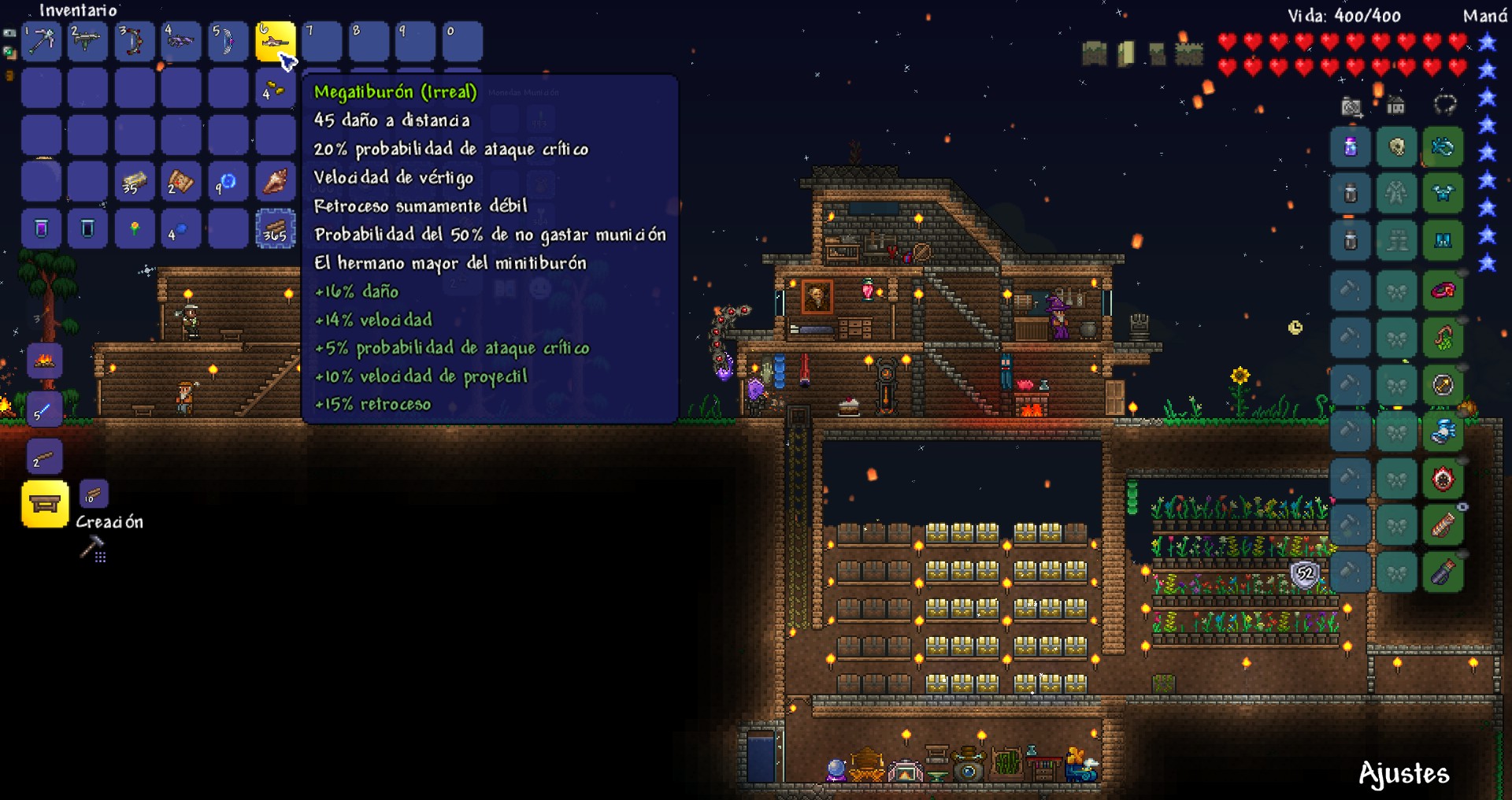The height and width of the screenshot is (800, 1512).
Task: Select the wood stack of 365
Action: tap(275, 230)
